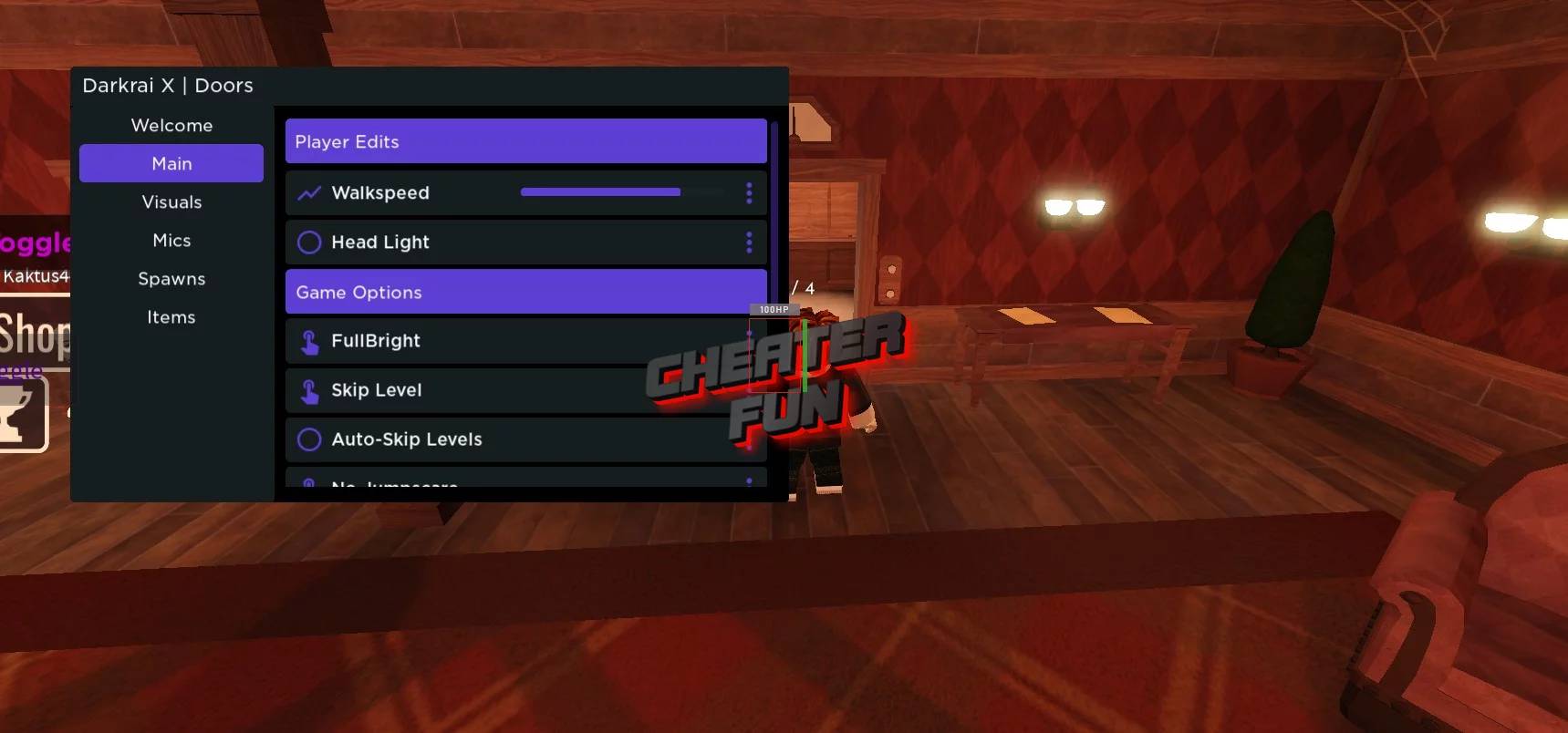
Task: Select the Welcome tab
Action: tap(171, 125)
